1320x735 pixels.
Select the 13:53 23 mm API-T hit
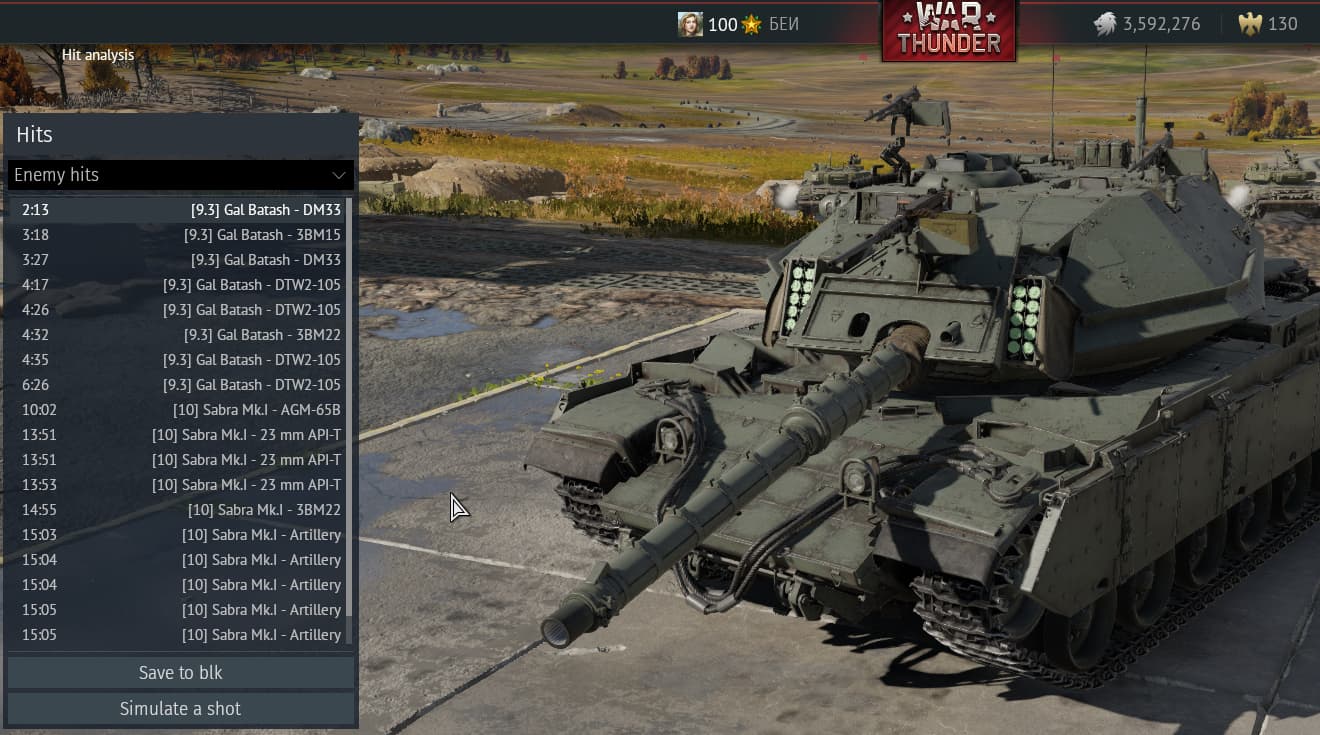tap(180, 484)
